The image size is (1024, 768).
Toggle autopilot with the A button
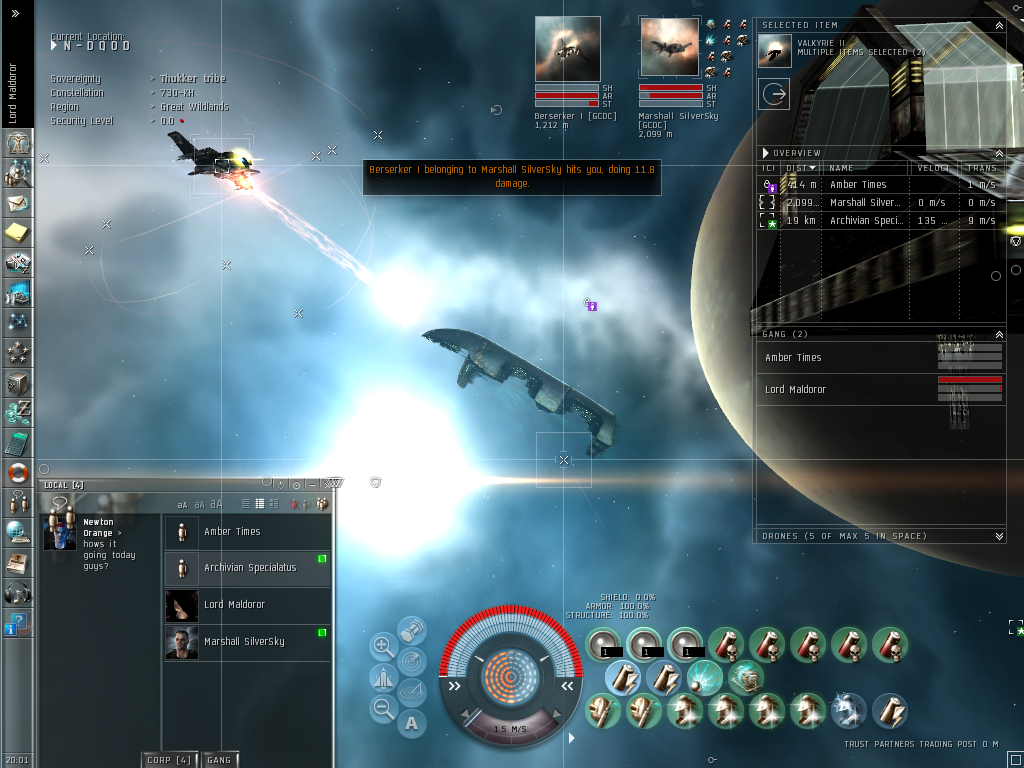point(412,722)
